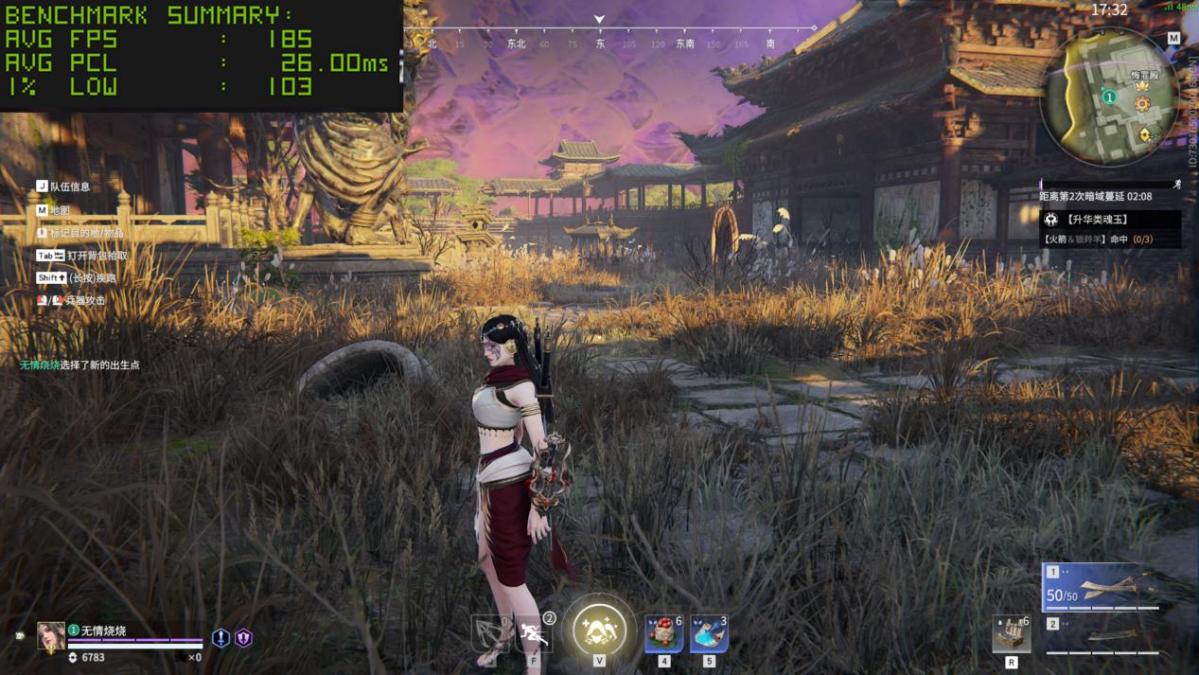1199x675 pixels.
Task: Trigger the running-figure dodge skill
Action: click(534, 633)
